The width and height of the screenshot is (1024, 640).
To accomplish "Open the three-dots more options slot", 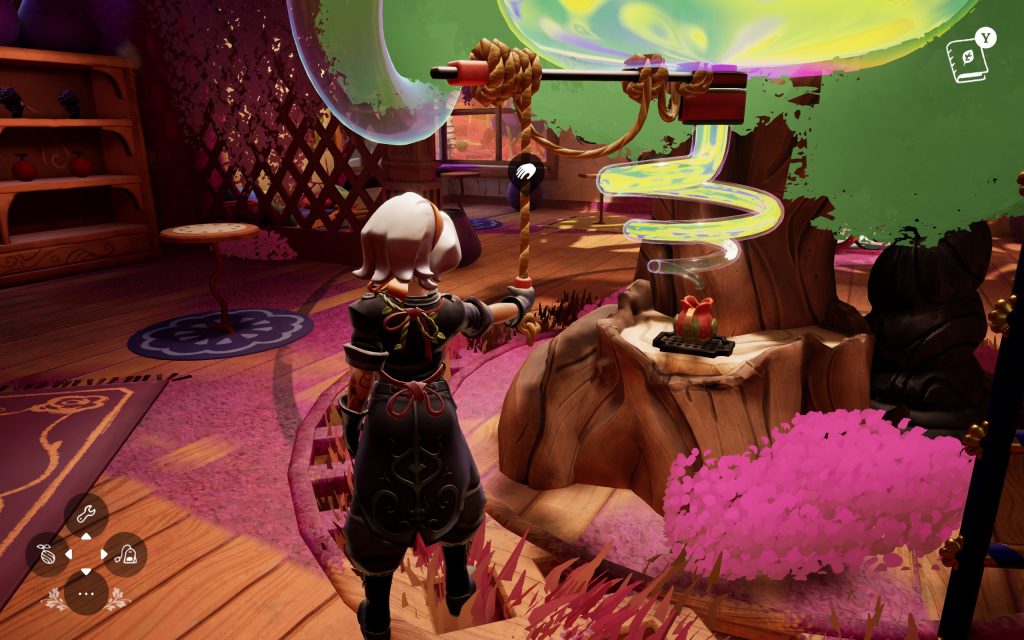I will pyautogui.click(x=86, y=592).
